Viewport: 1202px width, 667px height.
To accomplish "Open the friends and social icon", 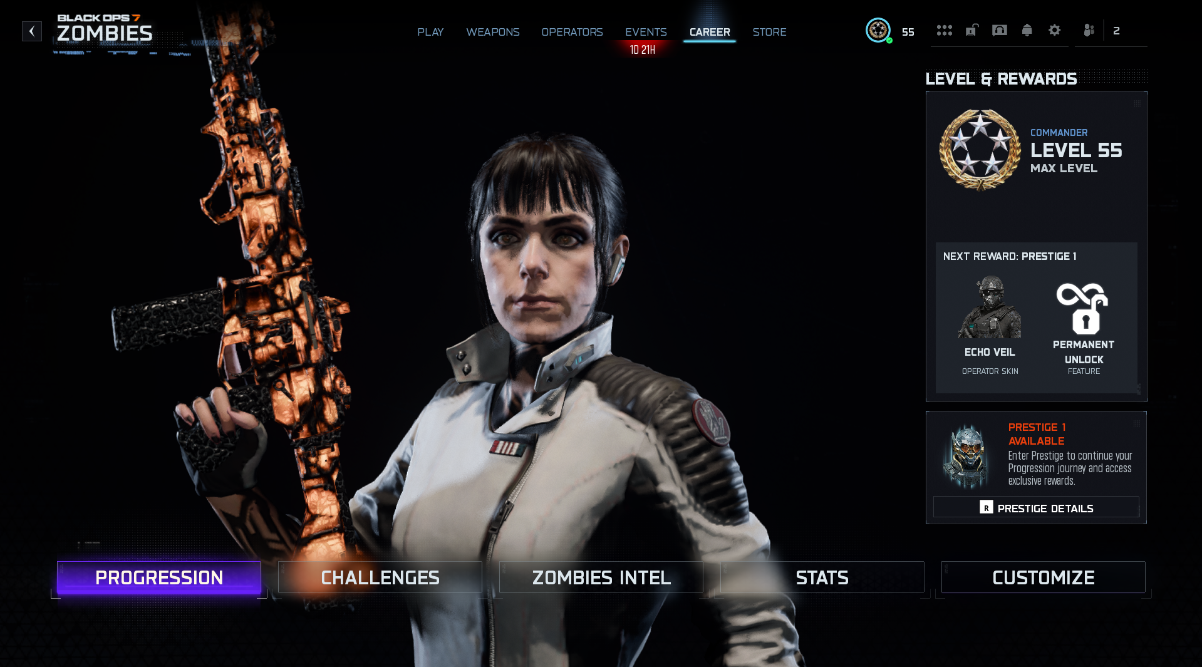I will (1089, 31).
